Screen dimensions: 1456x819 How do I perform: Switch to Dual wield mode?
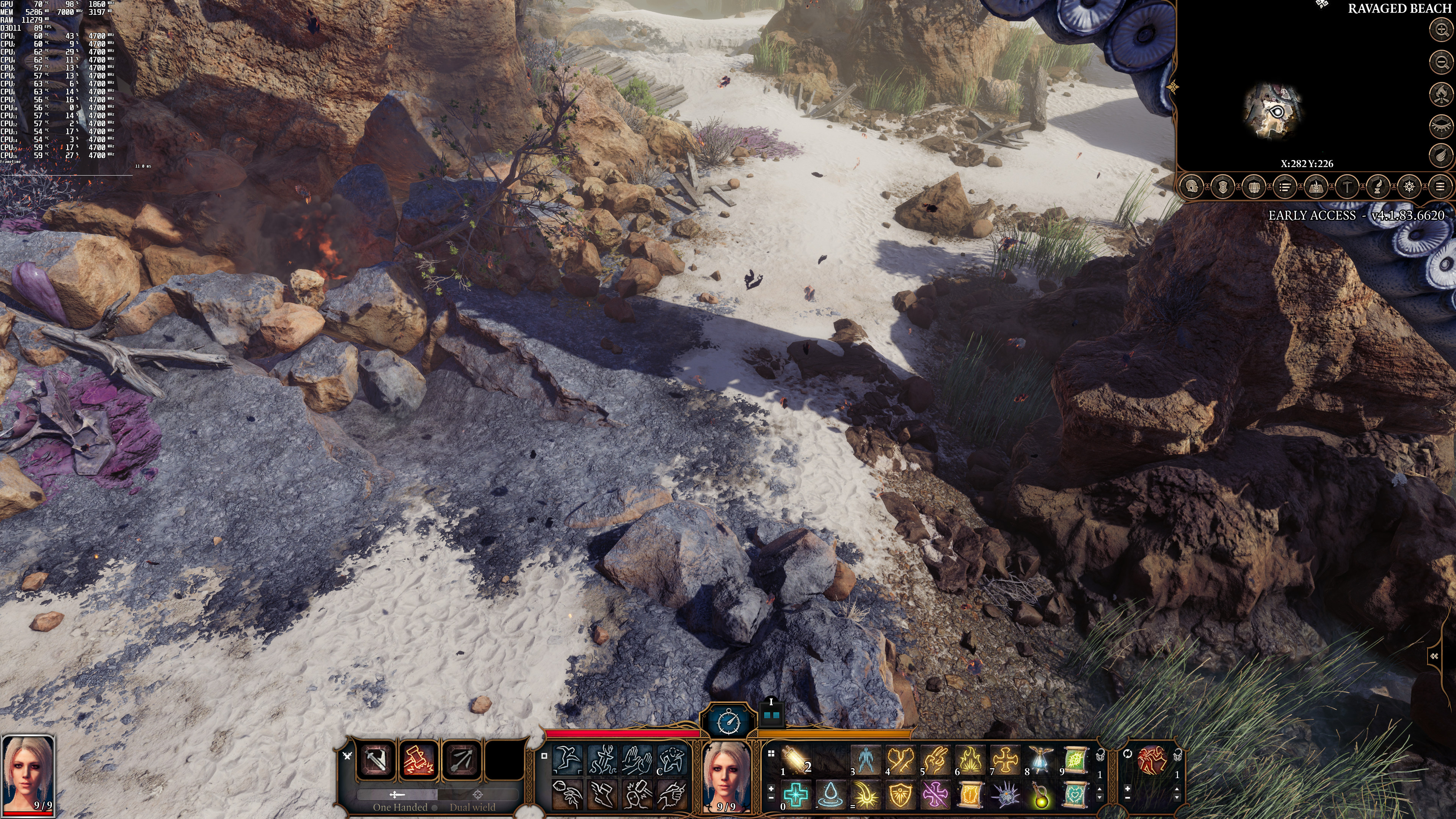(x=472, y=806)
